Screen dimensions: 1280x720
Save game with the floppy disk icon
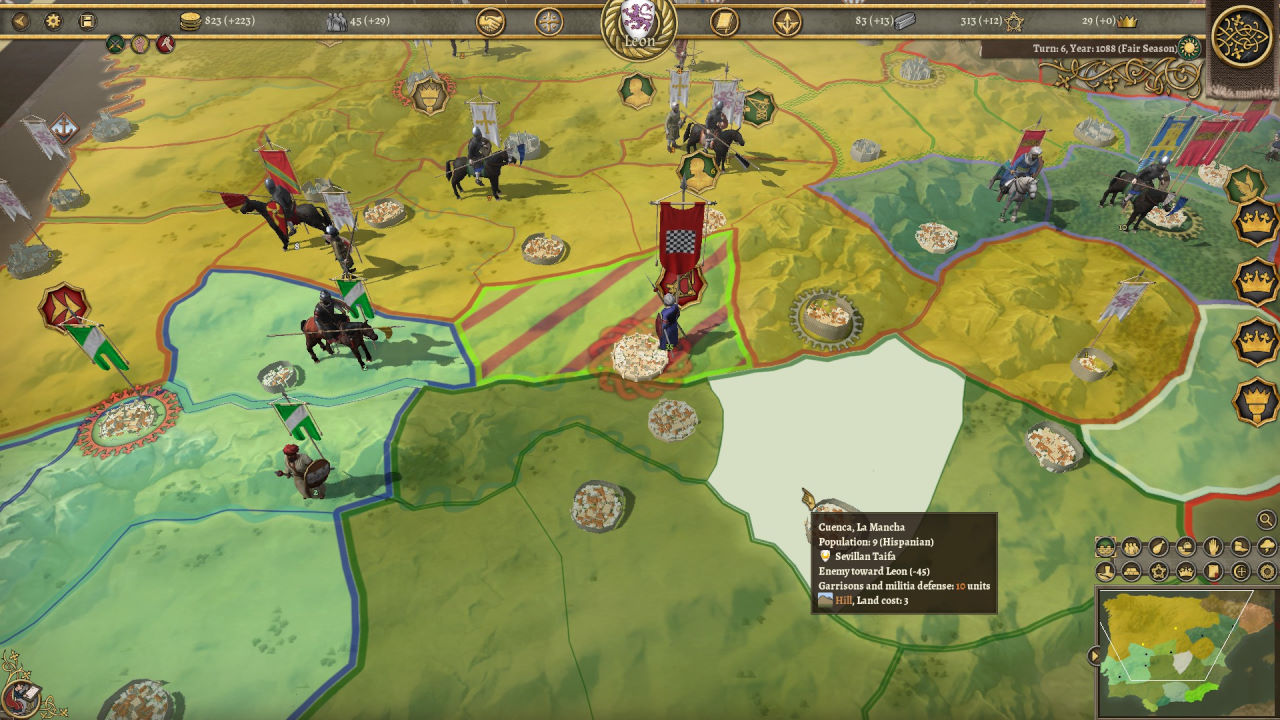(87, 20)
